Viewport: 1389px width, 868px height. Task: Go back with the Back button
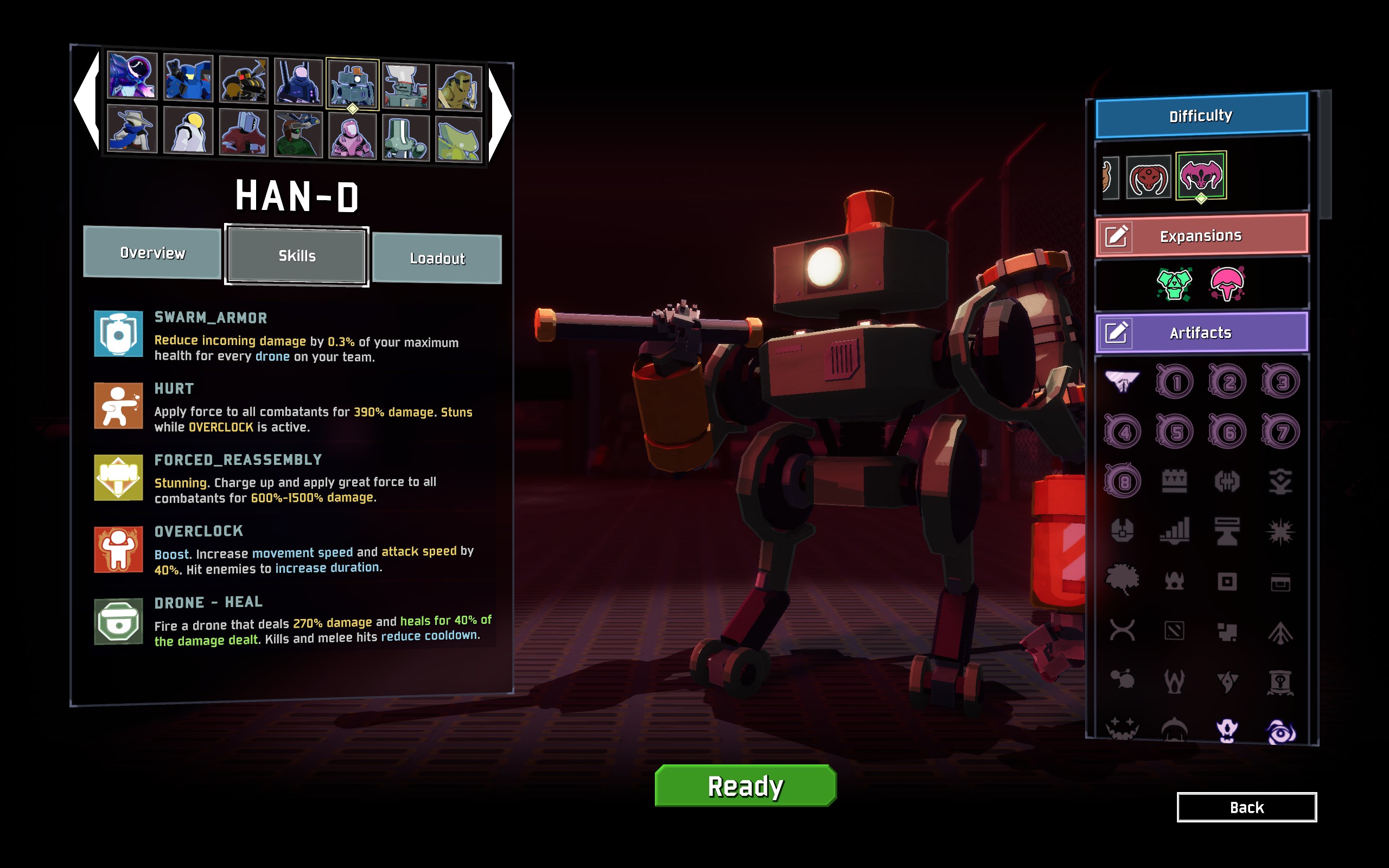(1246, 807)
